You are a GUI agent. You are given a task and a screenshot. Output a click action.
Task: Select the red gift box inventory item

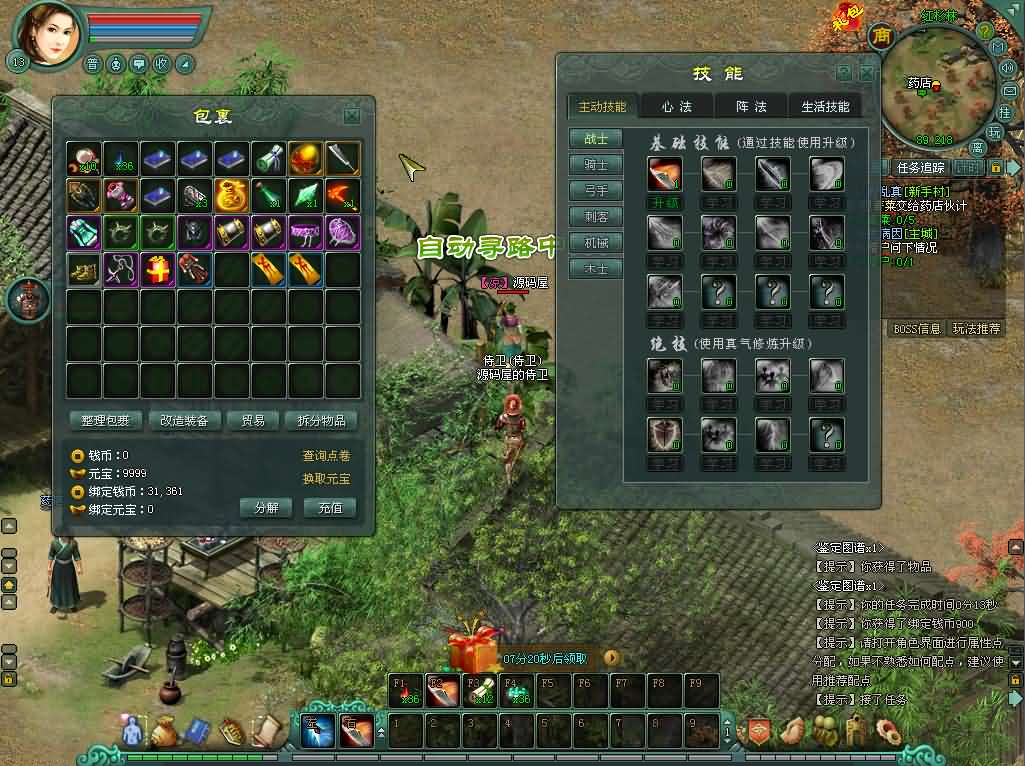pos(158,268)
